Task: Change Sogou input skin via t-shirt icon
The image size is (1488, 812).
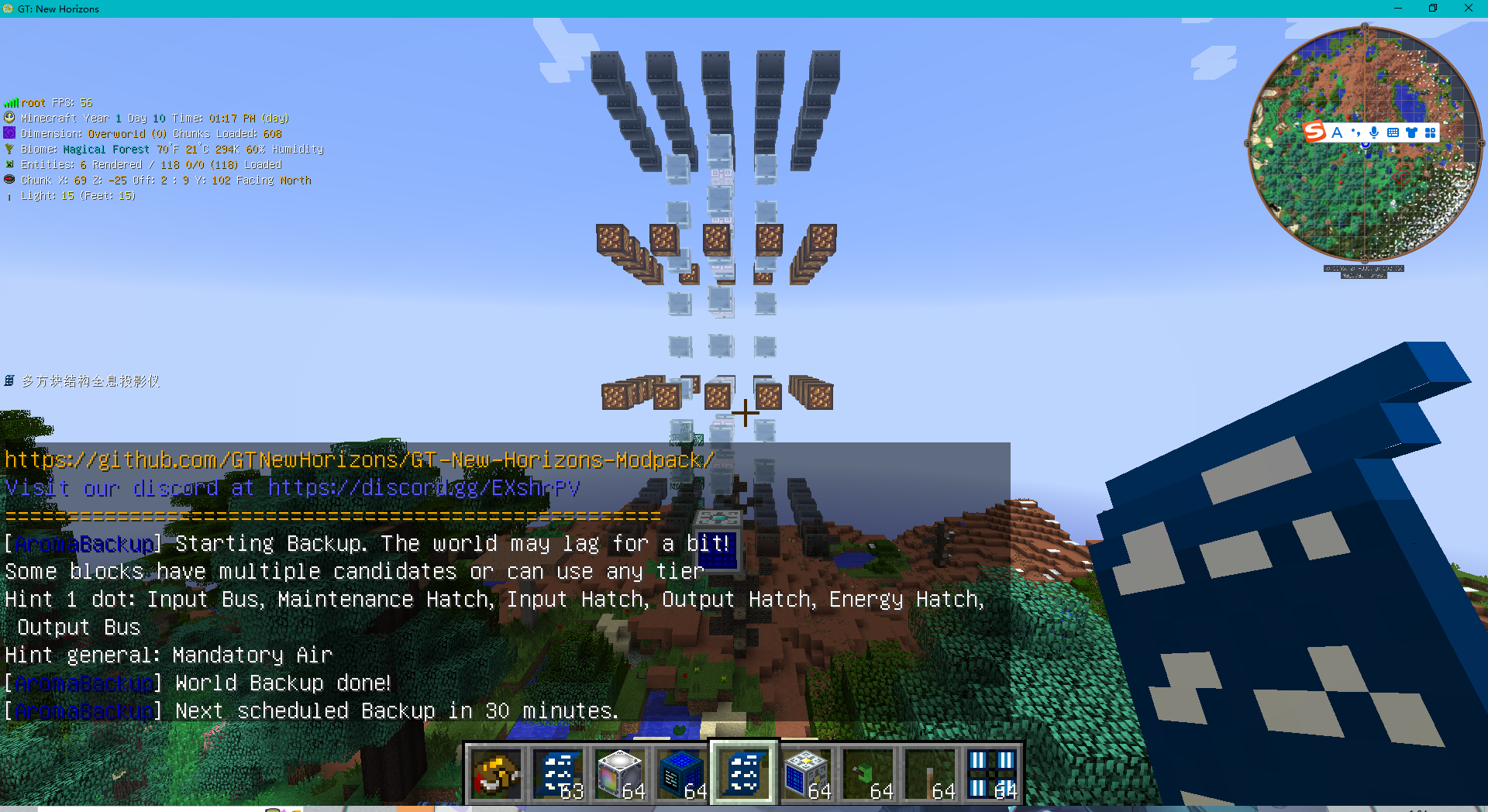Action: click(x=1412, y=132)
